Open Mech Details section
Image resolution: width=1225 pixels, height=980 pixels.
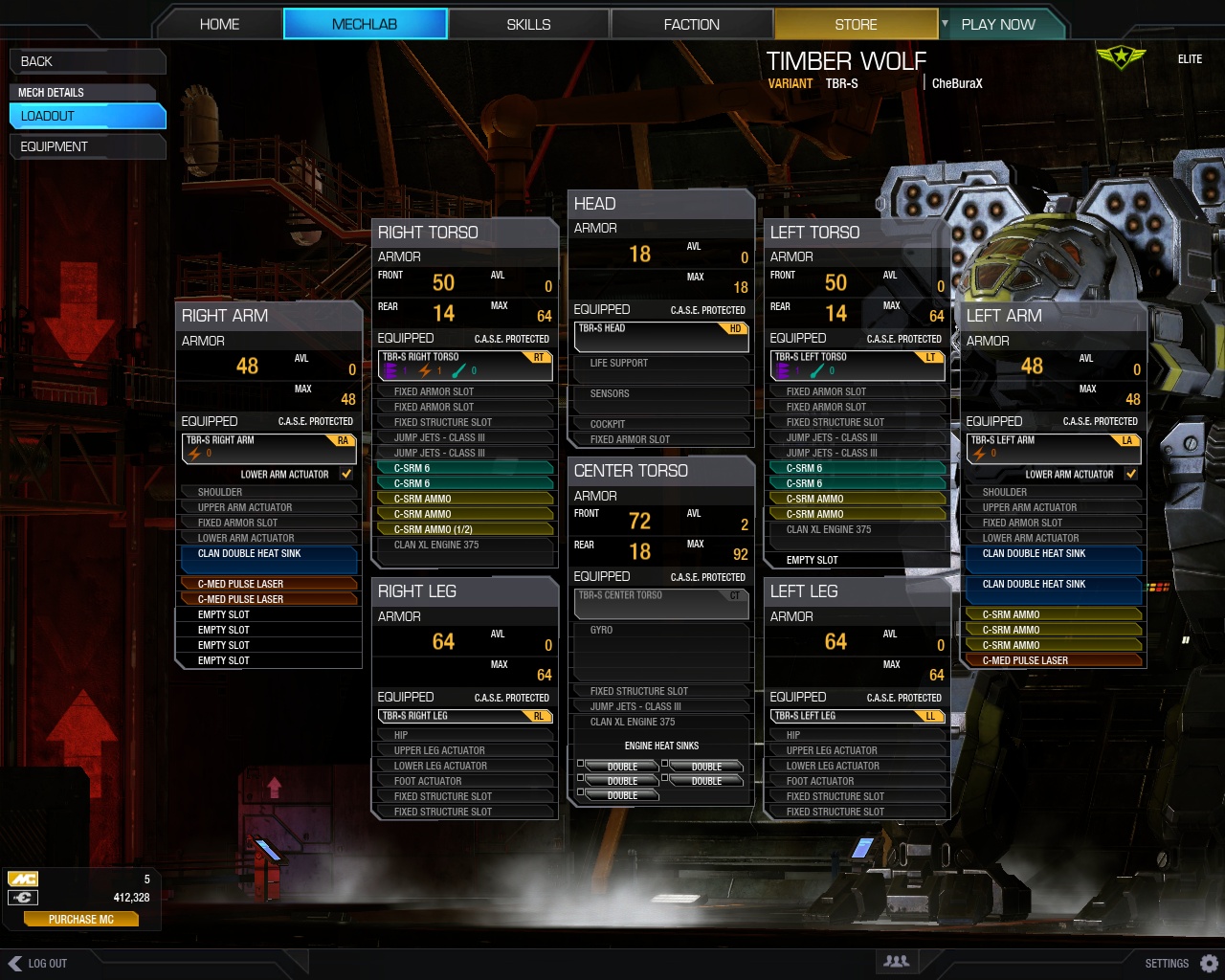[81, 92]
